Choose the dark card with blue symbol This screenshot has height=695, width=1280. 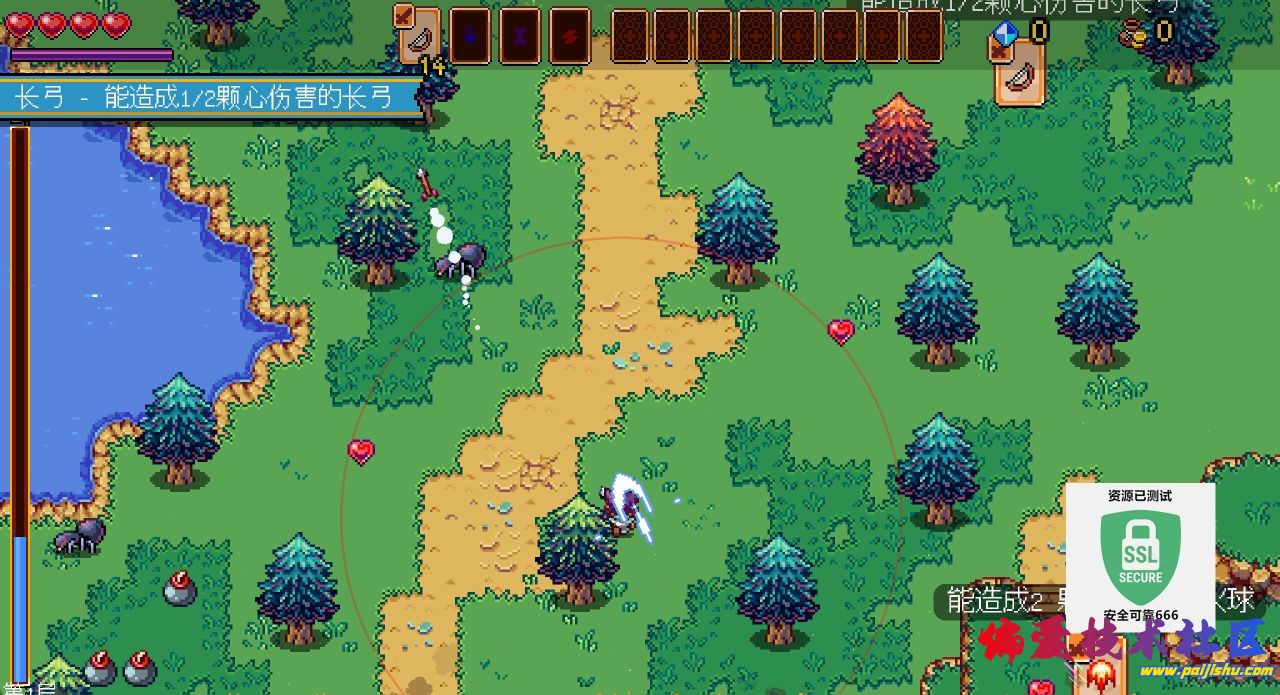pyautogui.click(x=469, y=36)
